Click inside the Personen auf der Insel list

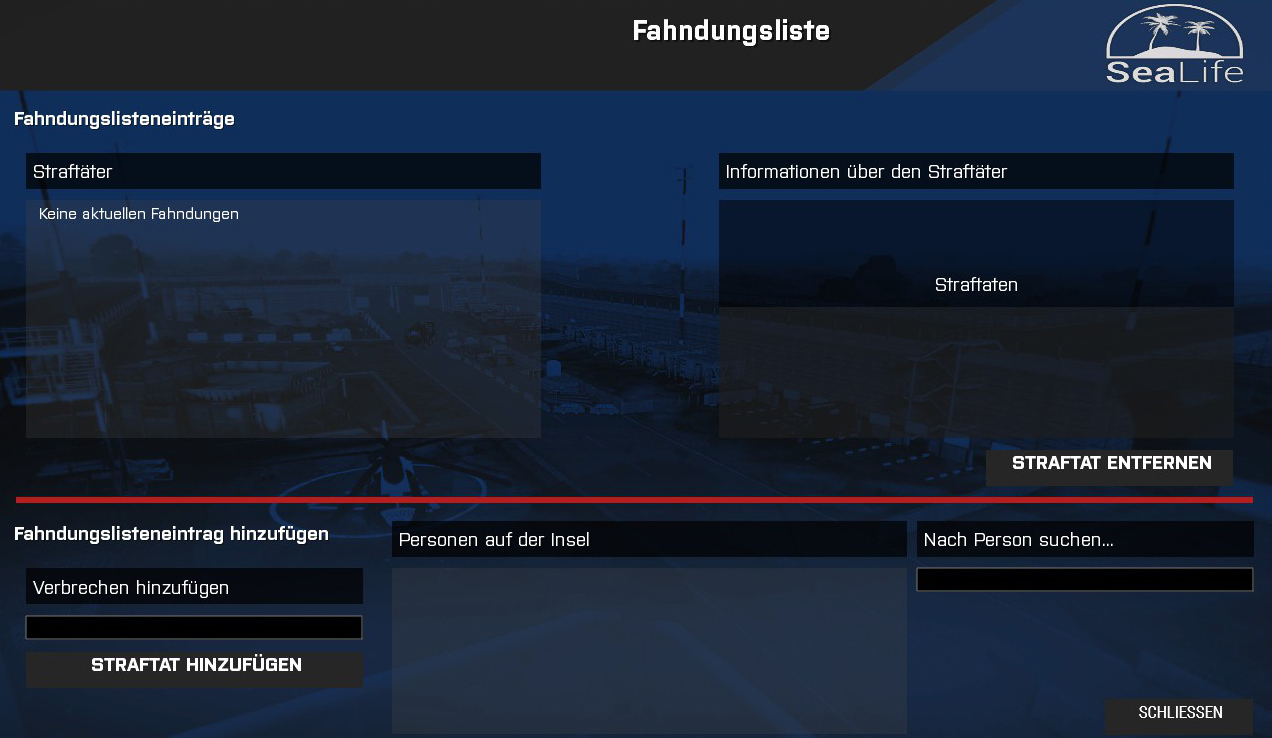click(x=649, y=650)
